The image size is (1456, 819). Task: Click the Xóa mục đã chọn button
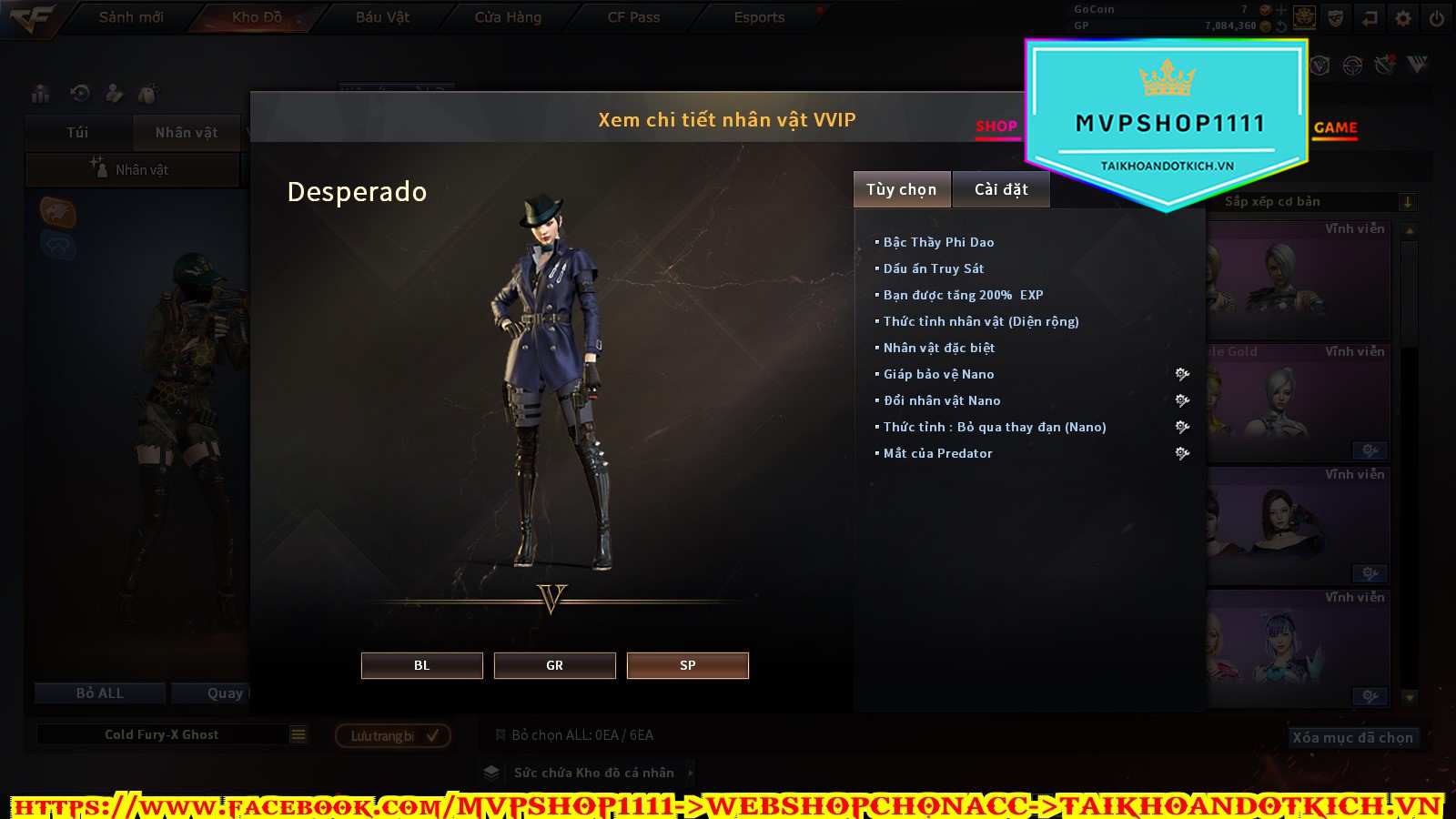[1352, 737]
